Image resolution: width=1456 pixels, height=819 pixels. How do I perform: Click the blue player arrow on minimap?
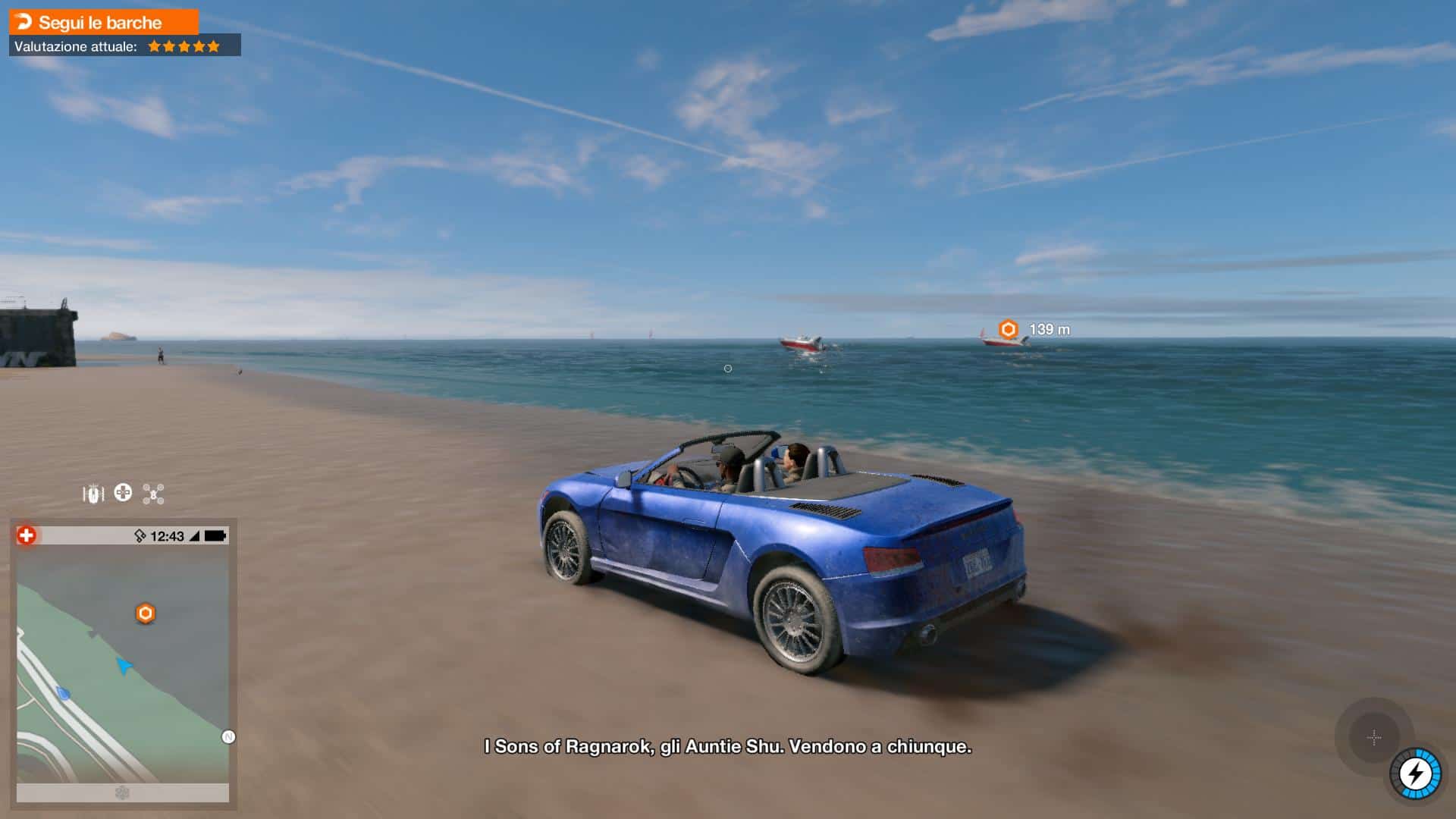(x=123, y=666)
